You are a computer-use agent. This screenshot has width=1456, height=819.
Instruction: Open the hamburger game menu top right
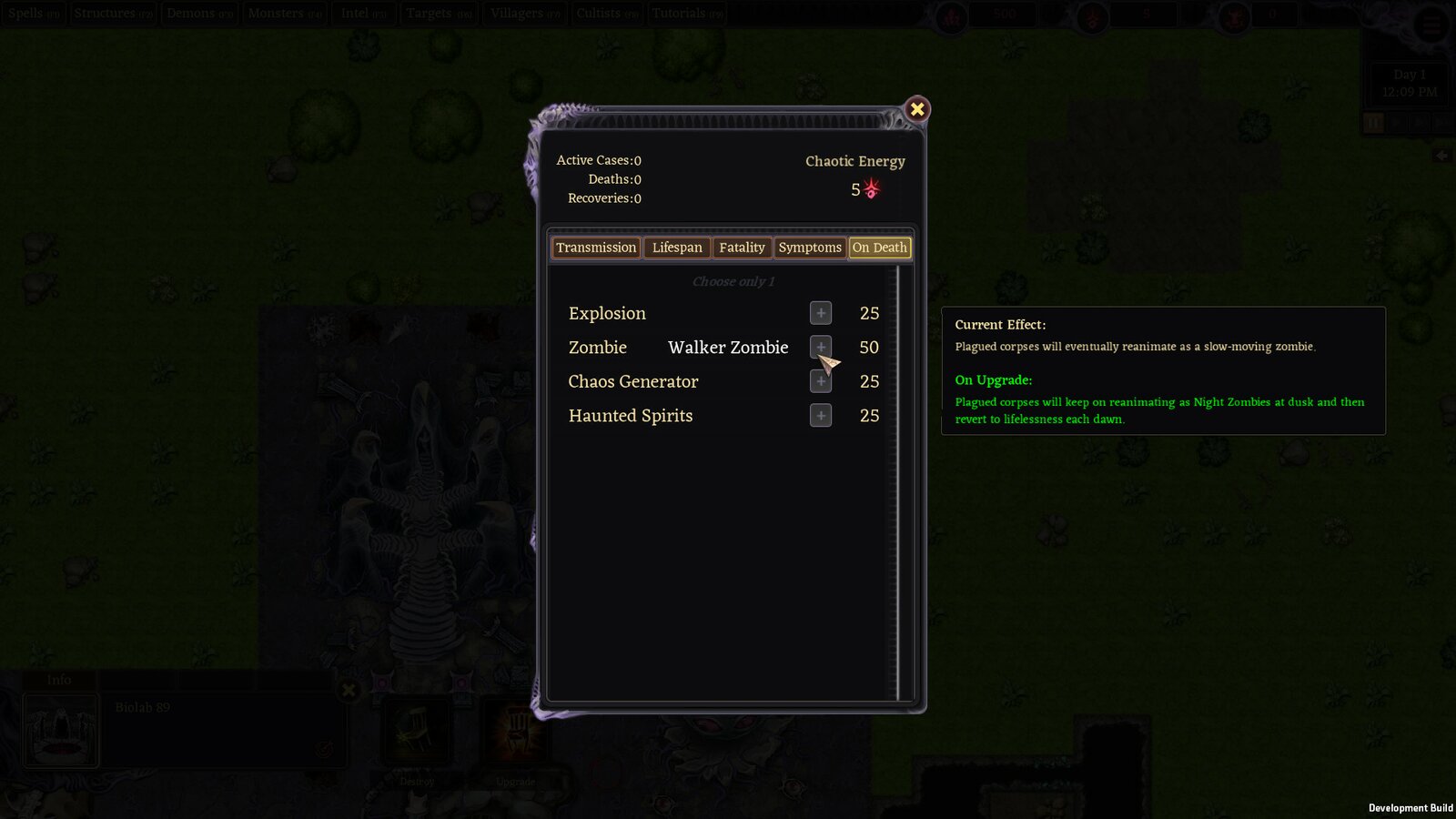(1430, 25)
